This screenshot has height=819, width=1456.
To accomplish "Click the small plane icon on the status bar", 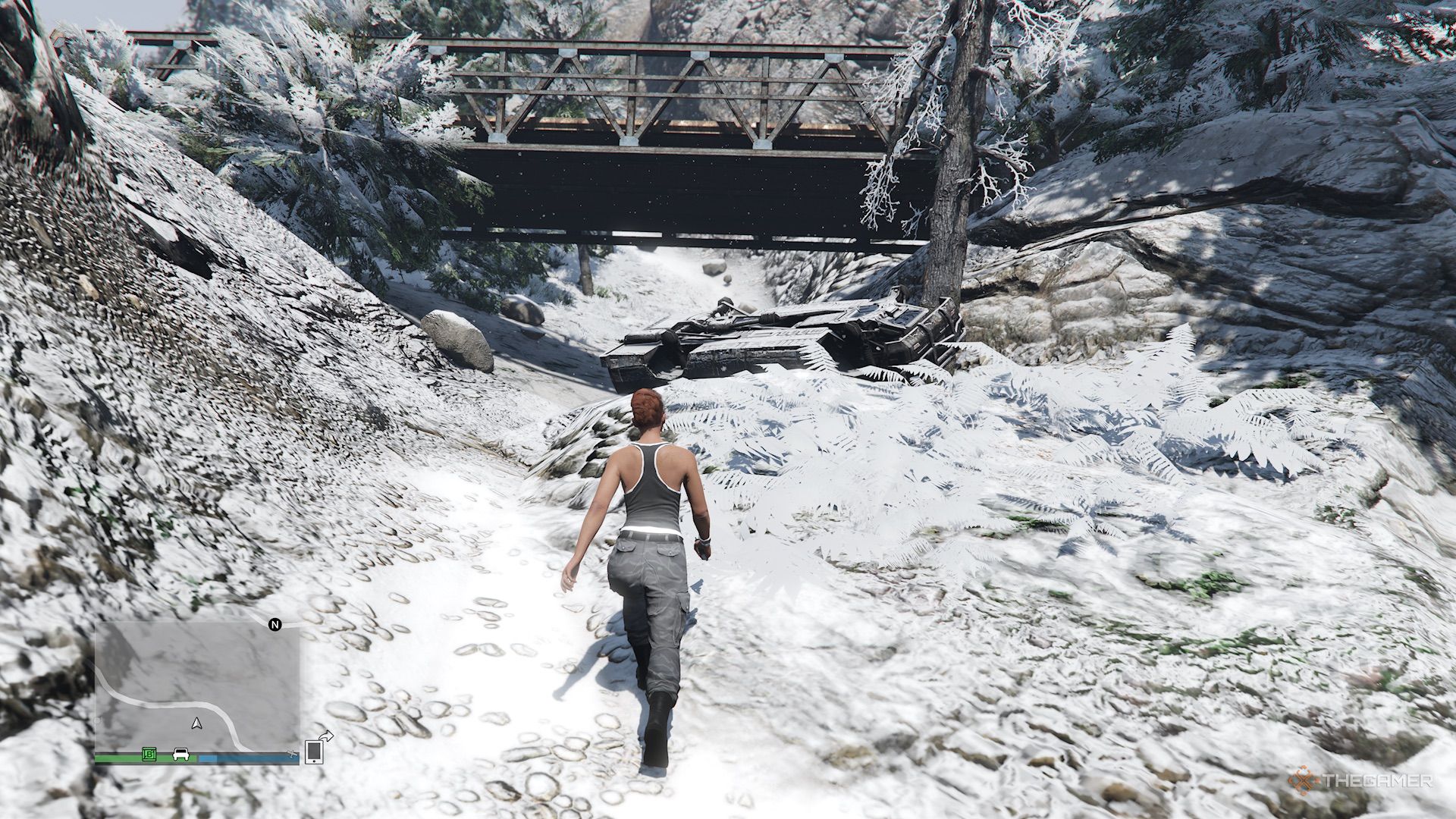I will click(x=291, y=754).
